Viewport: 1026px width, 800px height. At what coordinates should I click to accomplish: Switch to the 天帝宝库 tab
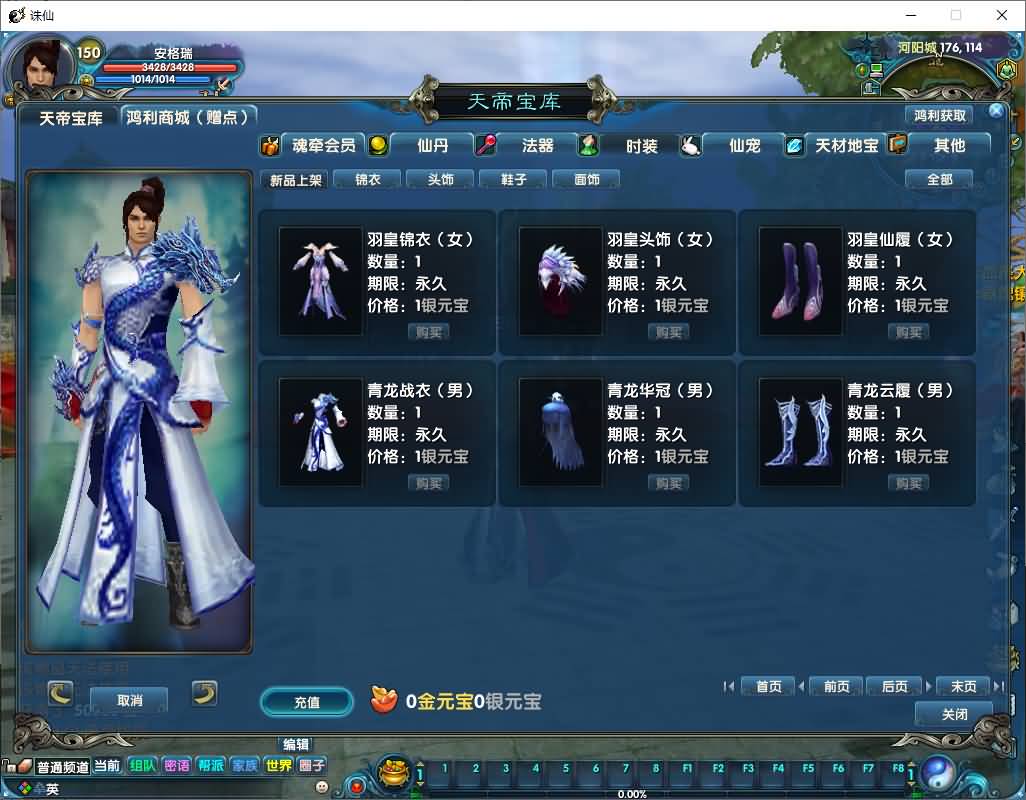(70, 118)
